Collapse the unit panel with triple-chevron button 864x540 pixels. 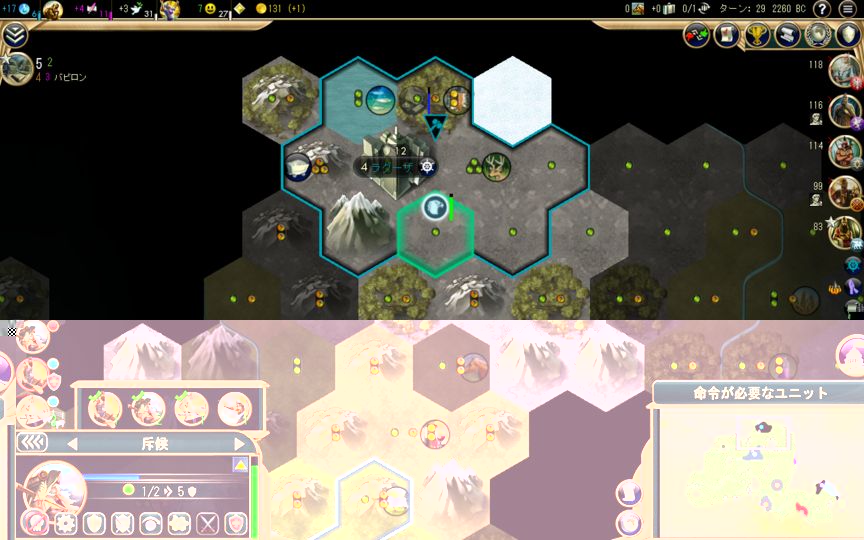click(33, 443)
